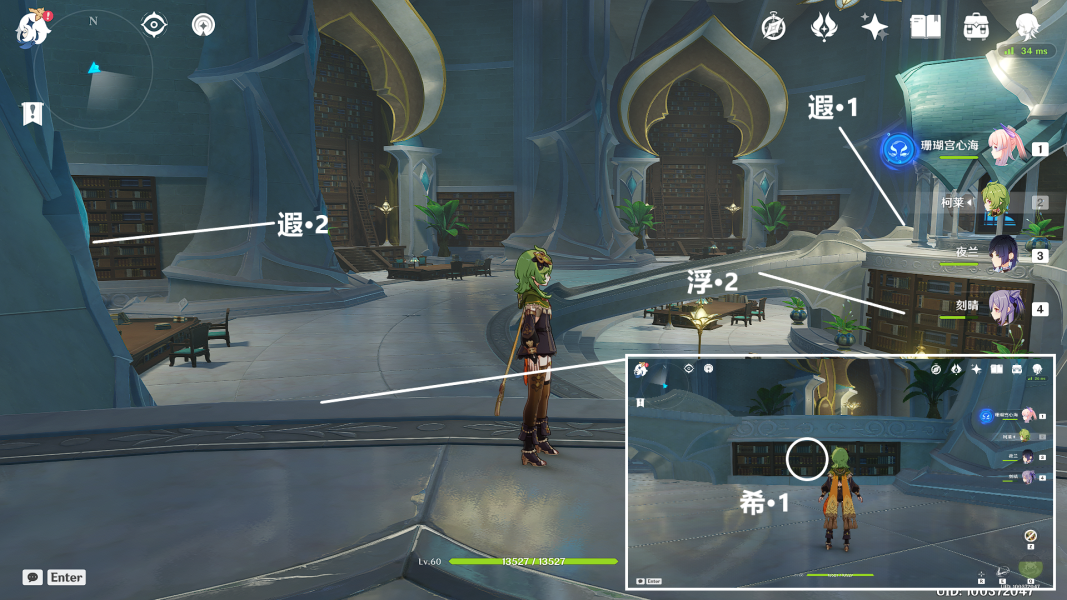1067x600 pixels.
Task: Open the large backpack Inventory icon
Action: (976, 27)
